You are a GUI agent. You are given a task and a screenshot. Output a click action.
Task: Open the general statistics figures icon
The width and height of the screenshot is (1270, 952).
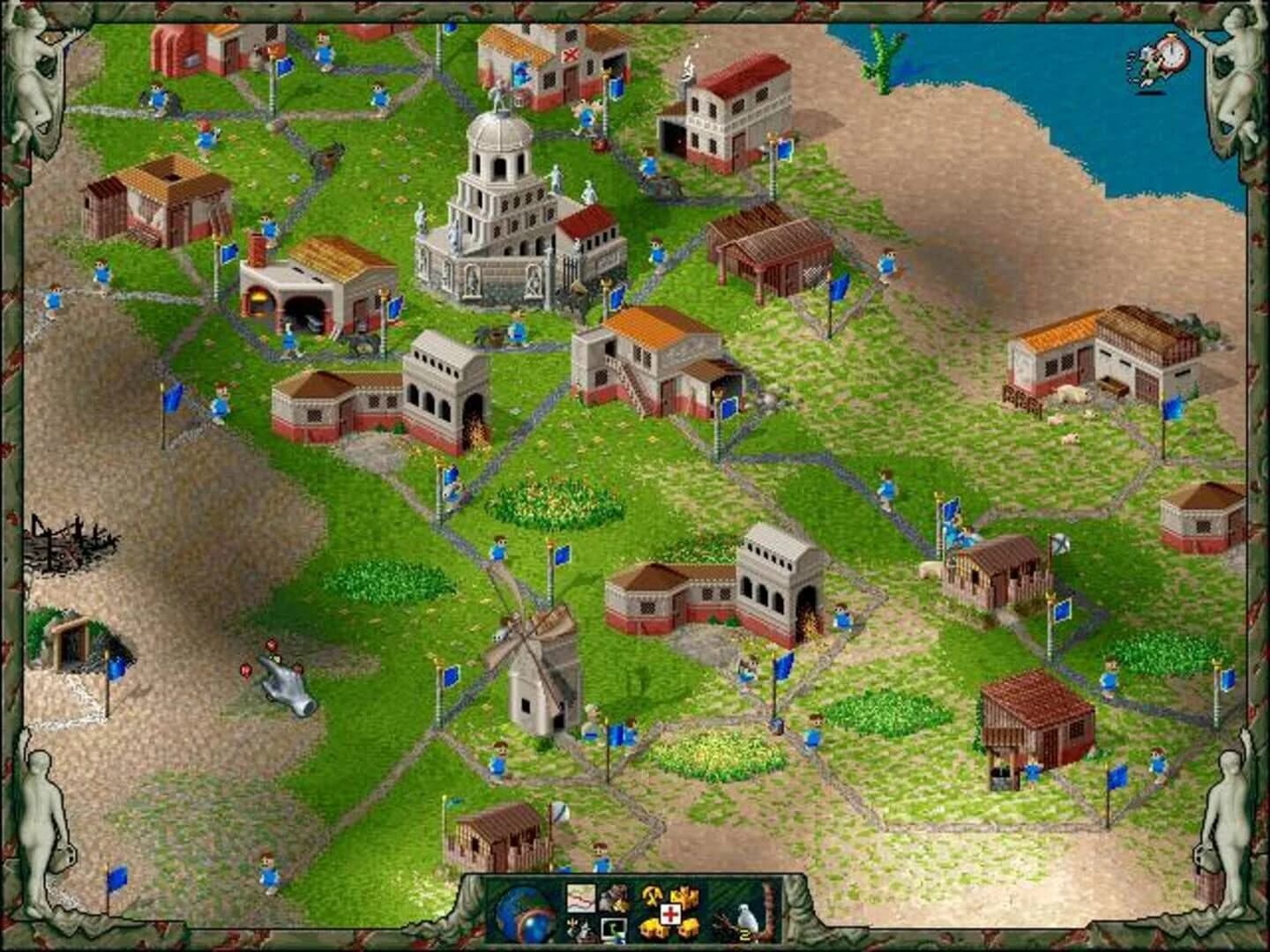click(614, 897)
